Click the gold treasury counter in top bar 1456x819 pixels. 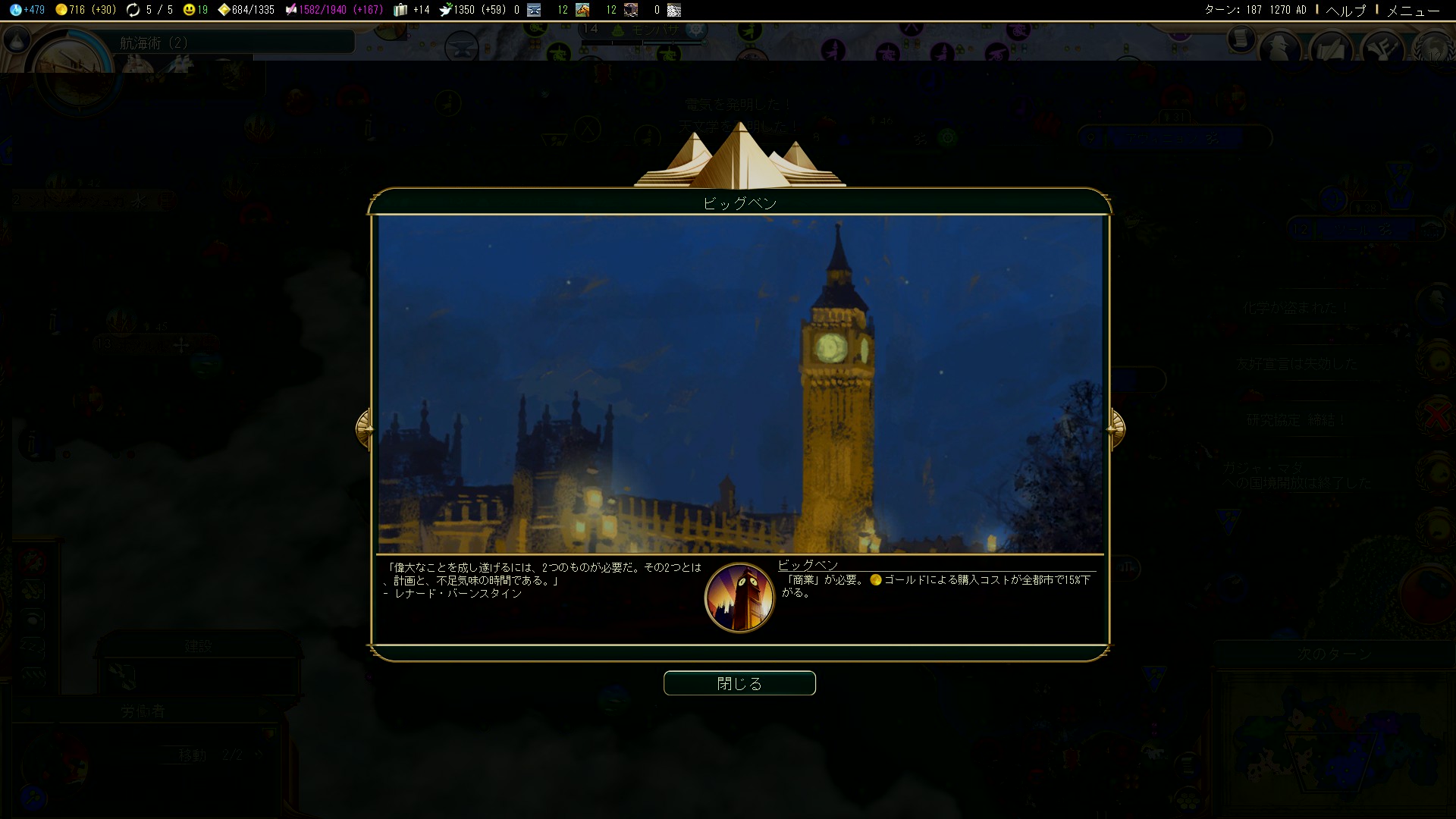85,10
